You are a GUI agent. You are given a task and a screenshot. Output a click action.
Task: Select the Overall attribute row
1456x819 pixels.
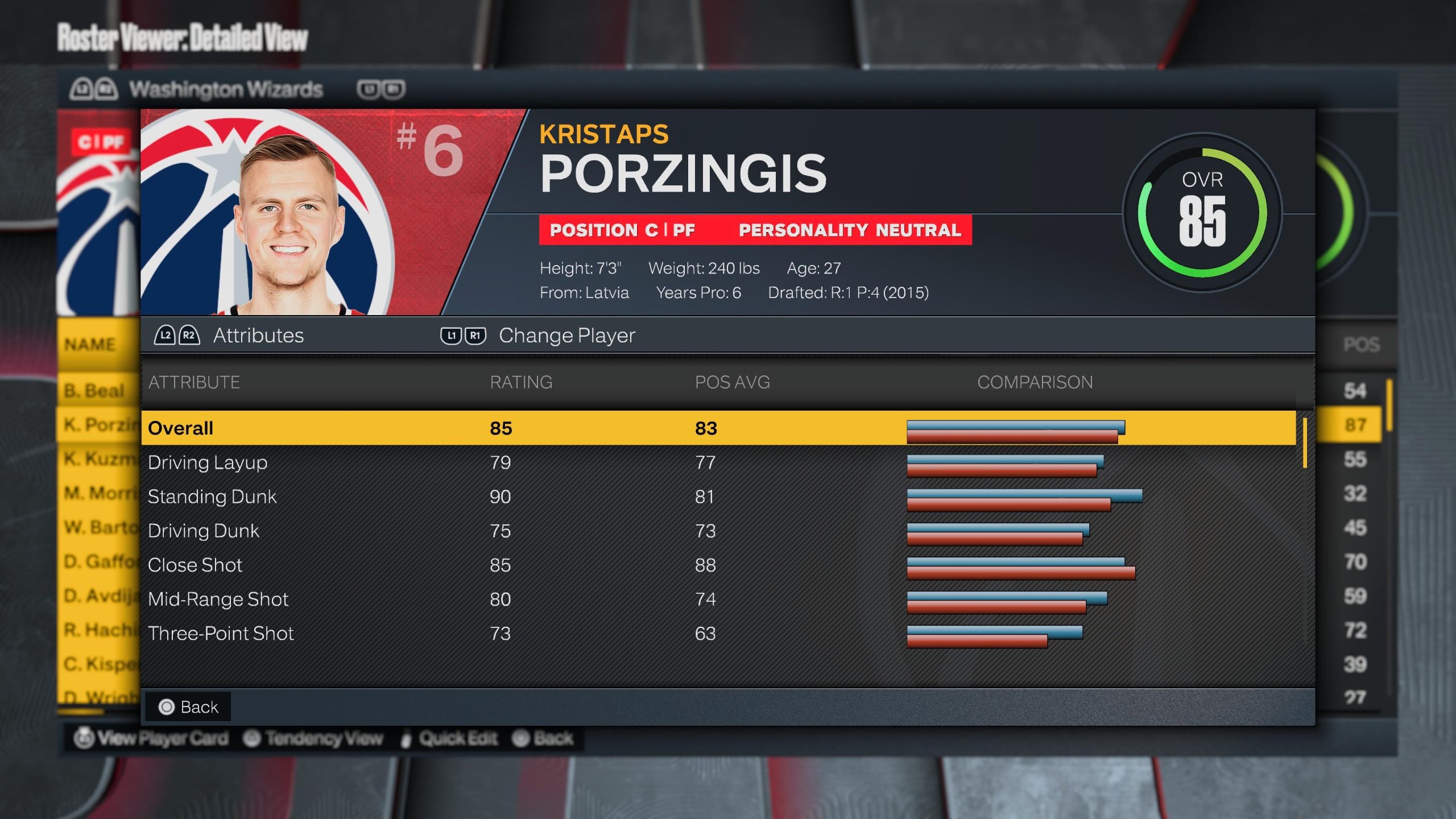click(718, 428)
